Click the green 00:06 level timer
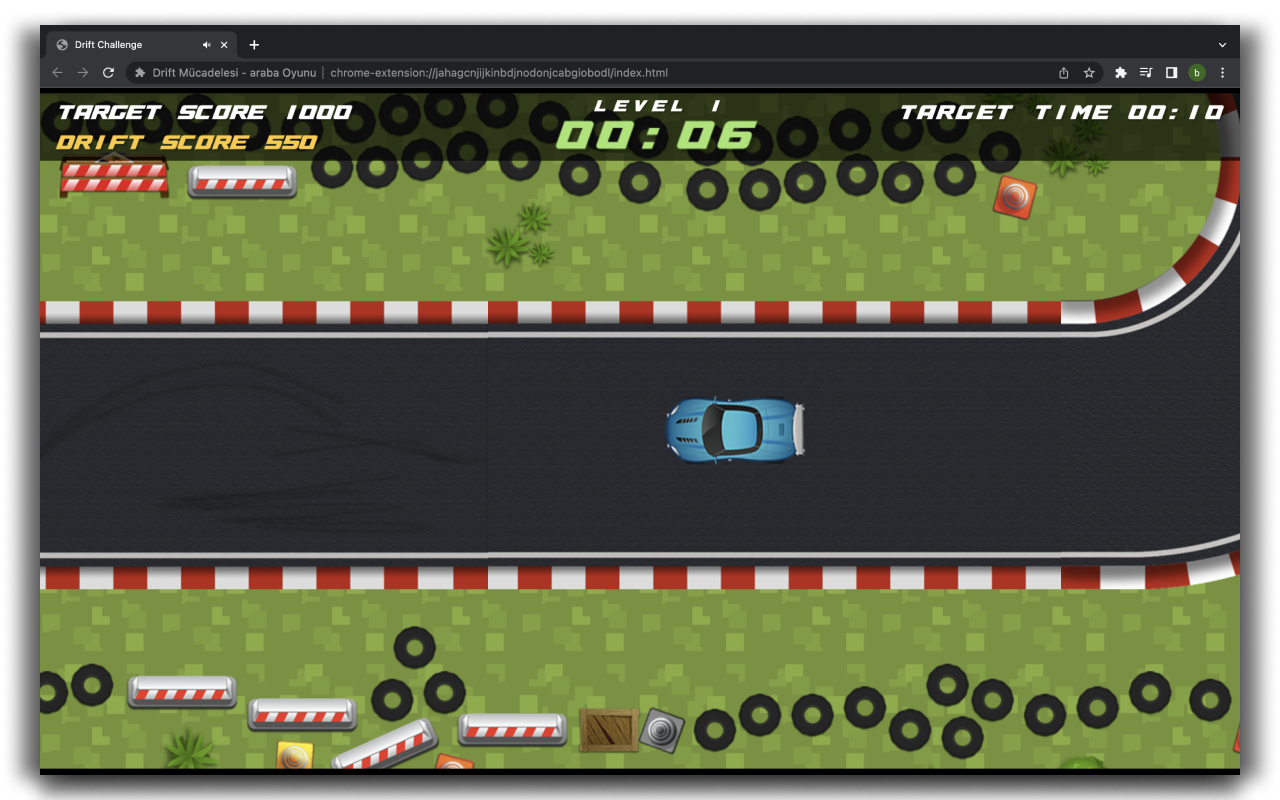This screenshot has width=1280, height=800. pyautogui.click(x=655, y=131)
